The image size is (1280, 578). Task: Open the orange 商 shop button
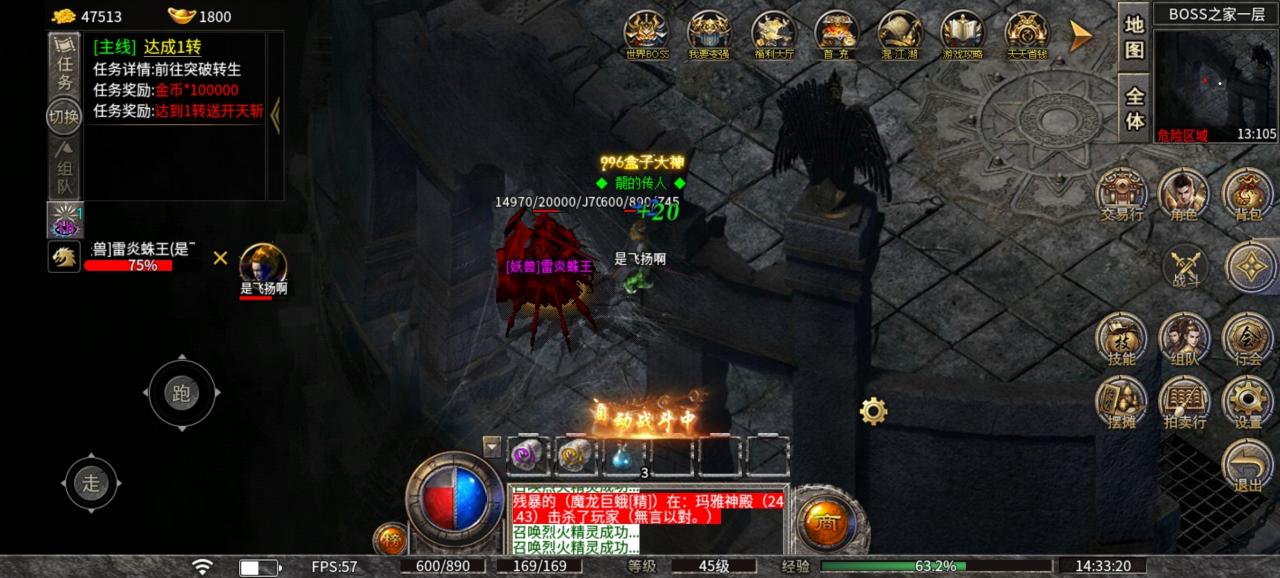coord(826,520)
